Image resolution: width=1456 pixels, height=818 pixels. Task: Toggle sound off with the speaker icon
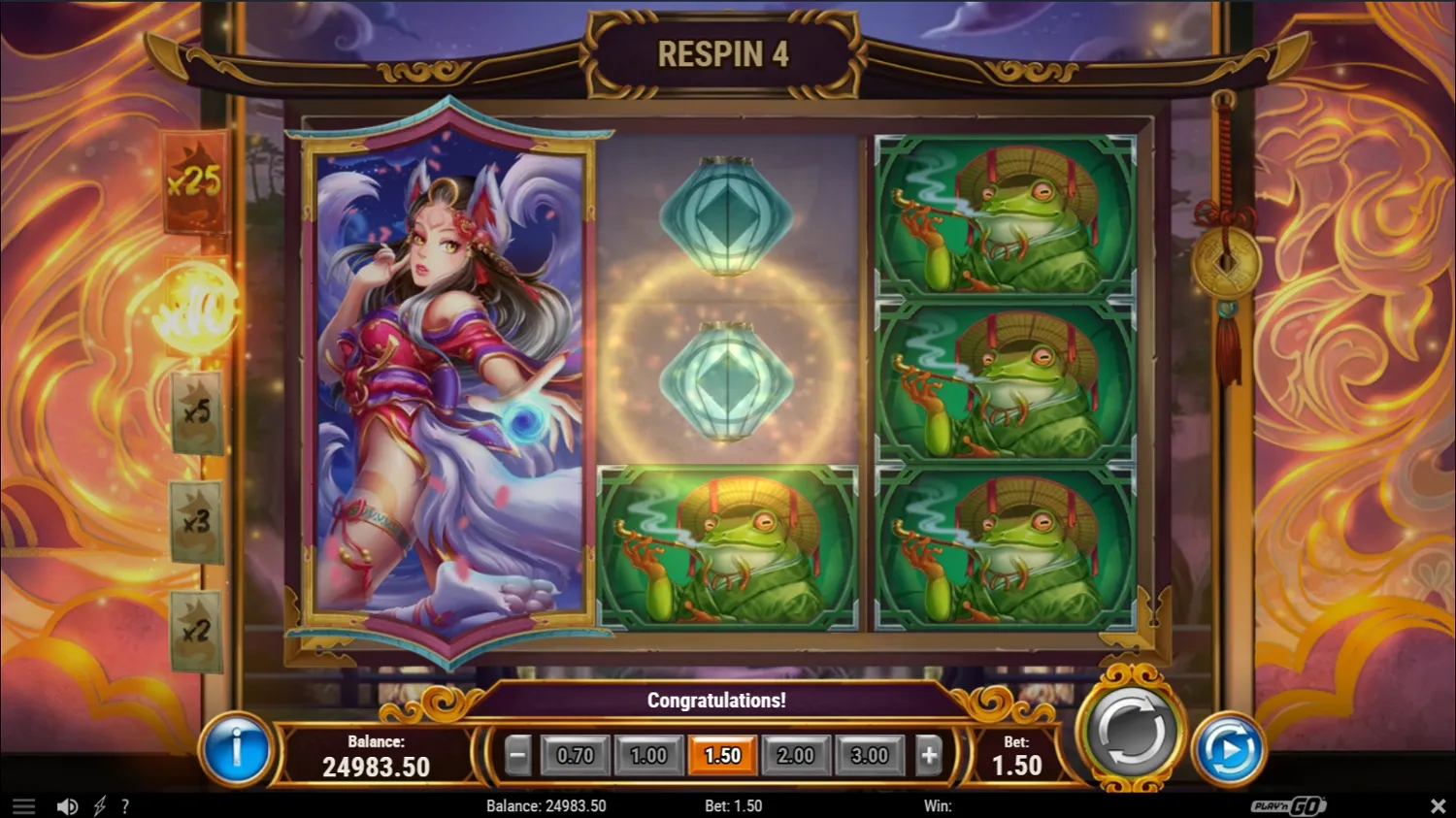tap(67, 805)
